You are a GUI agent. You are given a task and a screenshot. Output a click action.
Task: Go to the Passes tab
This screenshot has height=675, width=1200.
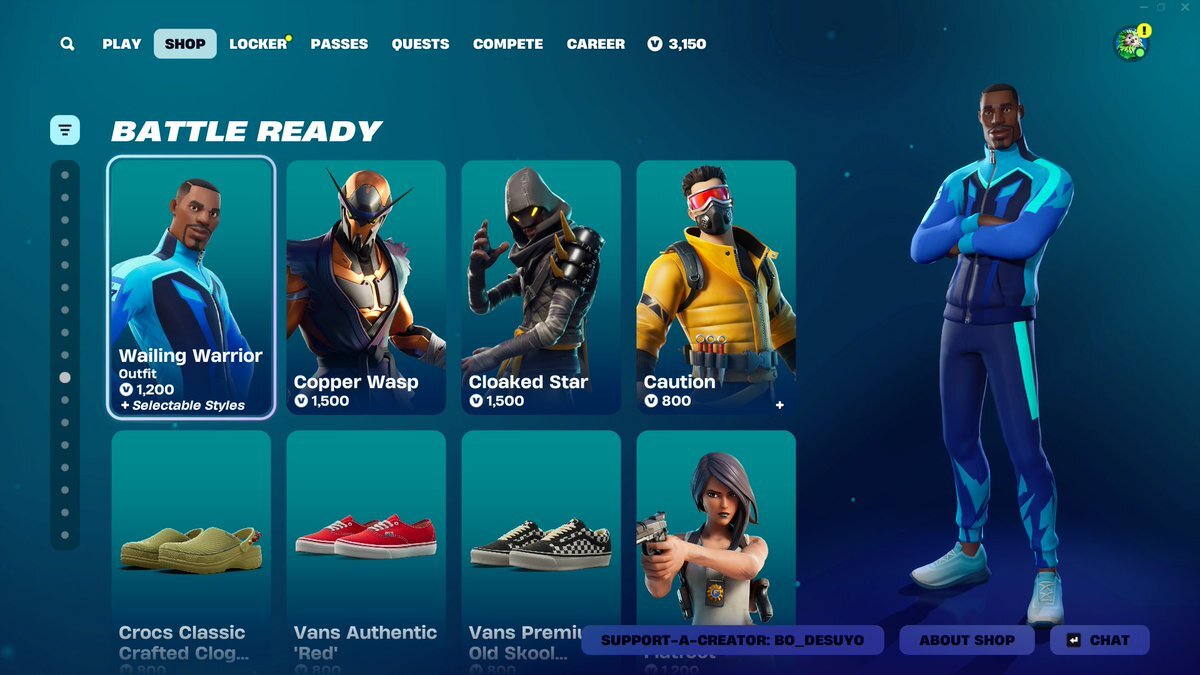pos(339,44)
